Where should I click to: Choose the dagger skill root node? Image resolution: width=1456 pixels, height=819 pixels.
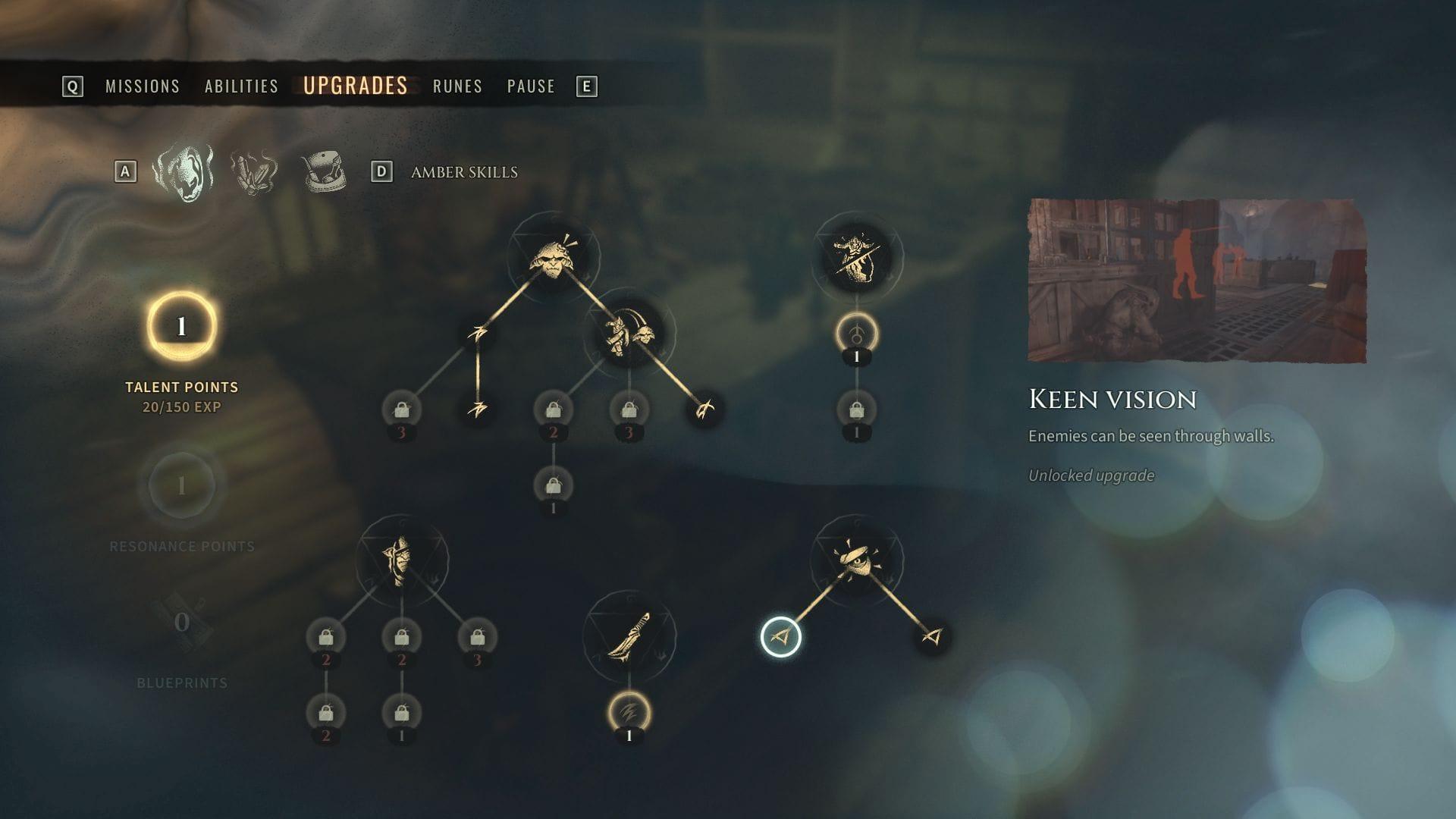pyautogui.click(x=629, y=636)
